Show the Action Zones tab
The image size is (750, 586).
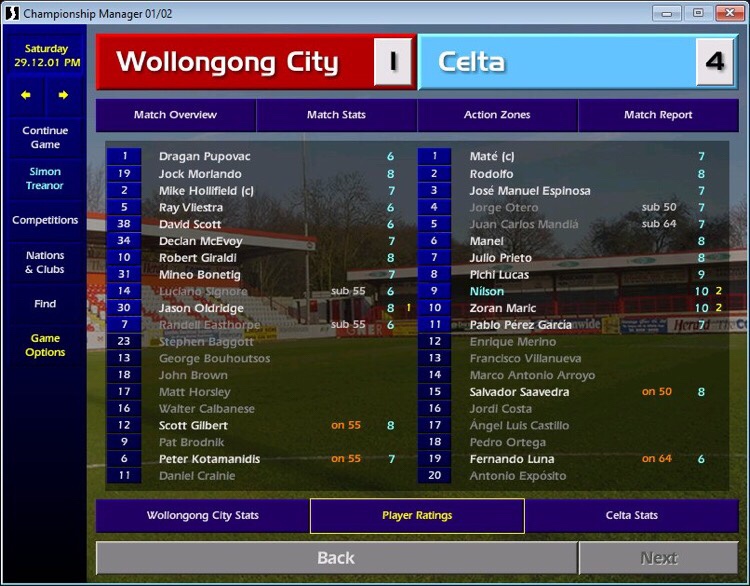(x=497, y=115)
